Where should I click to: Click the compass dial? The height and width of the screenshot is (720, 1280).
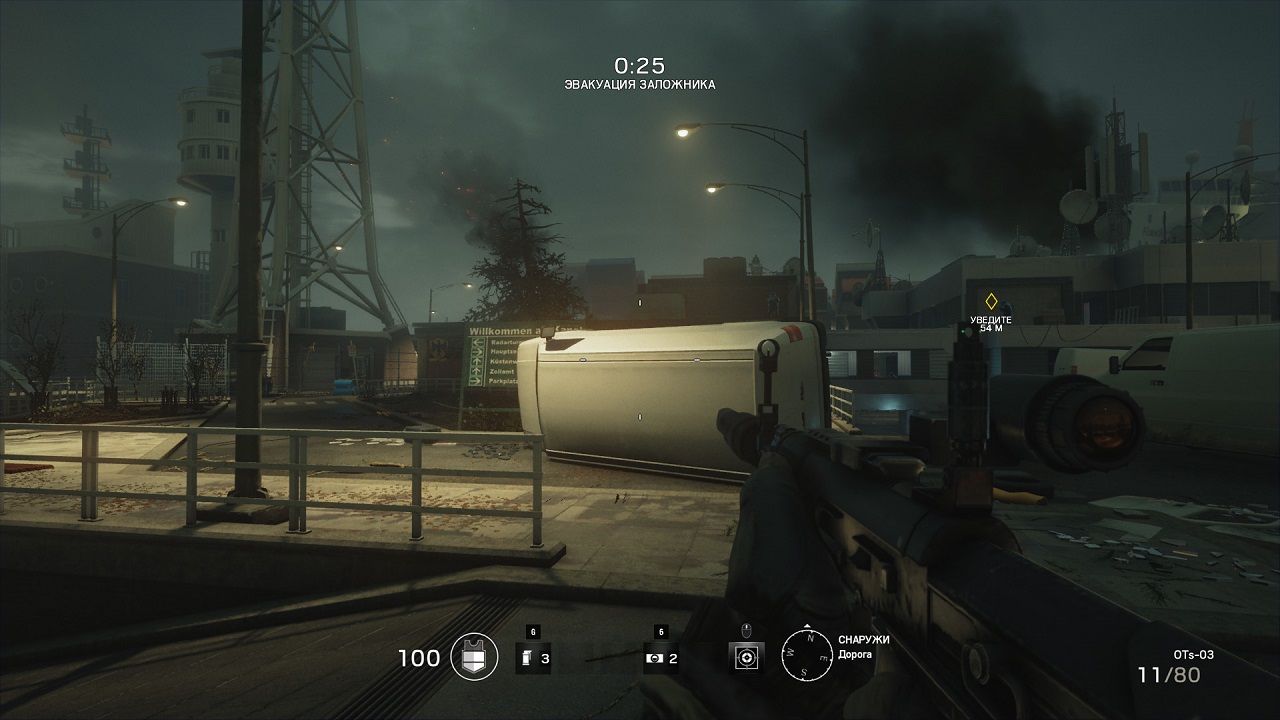(x=806, y=656)
